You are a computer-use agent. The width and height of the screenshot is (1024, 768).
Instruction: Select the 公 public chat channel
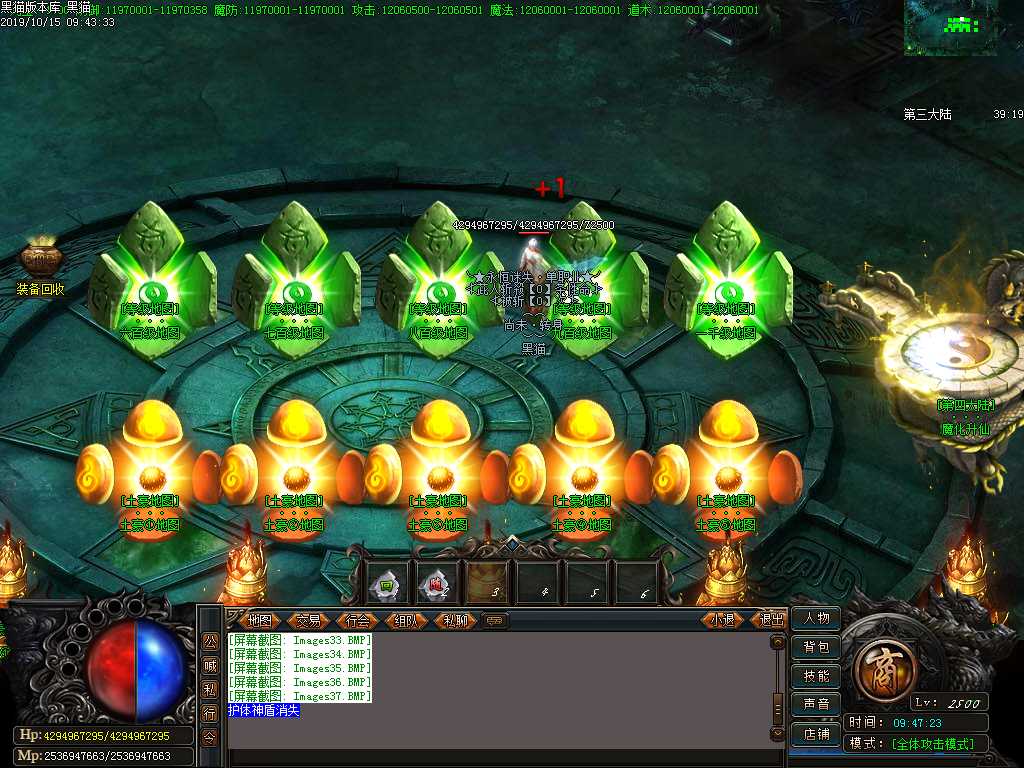coord(210,642)
